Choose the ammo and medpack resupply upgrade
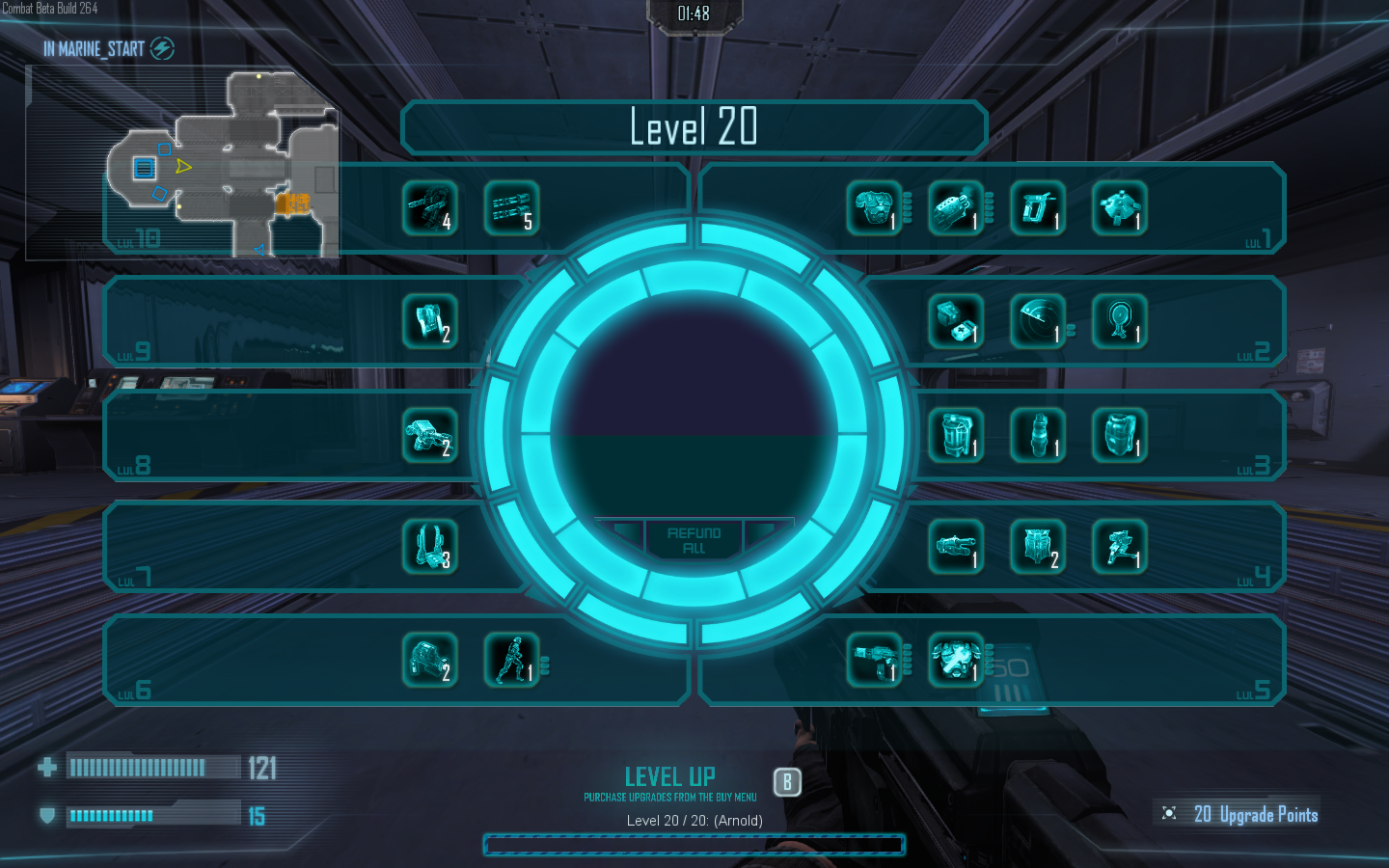The image size is (1389, 868). [x=955, y=321]
